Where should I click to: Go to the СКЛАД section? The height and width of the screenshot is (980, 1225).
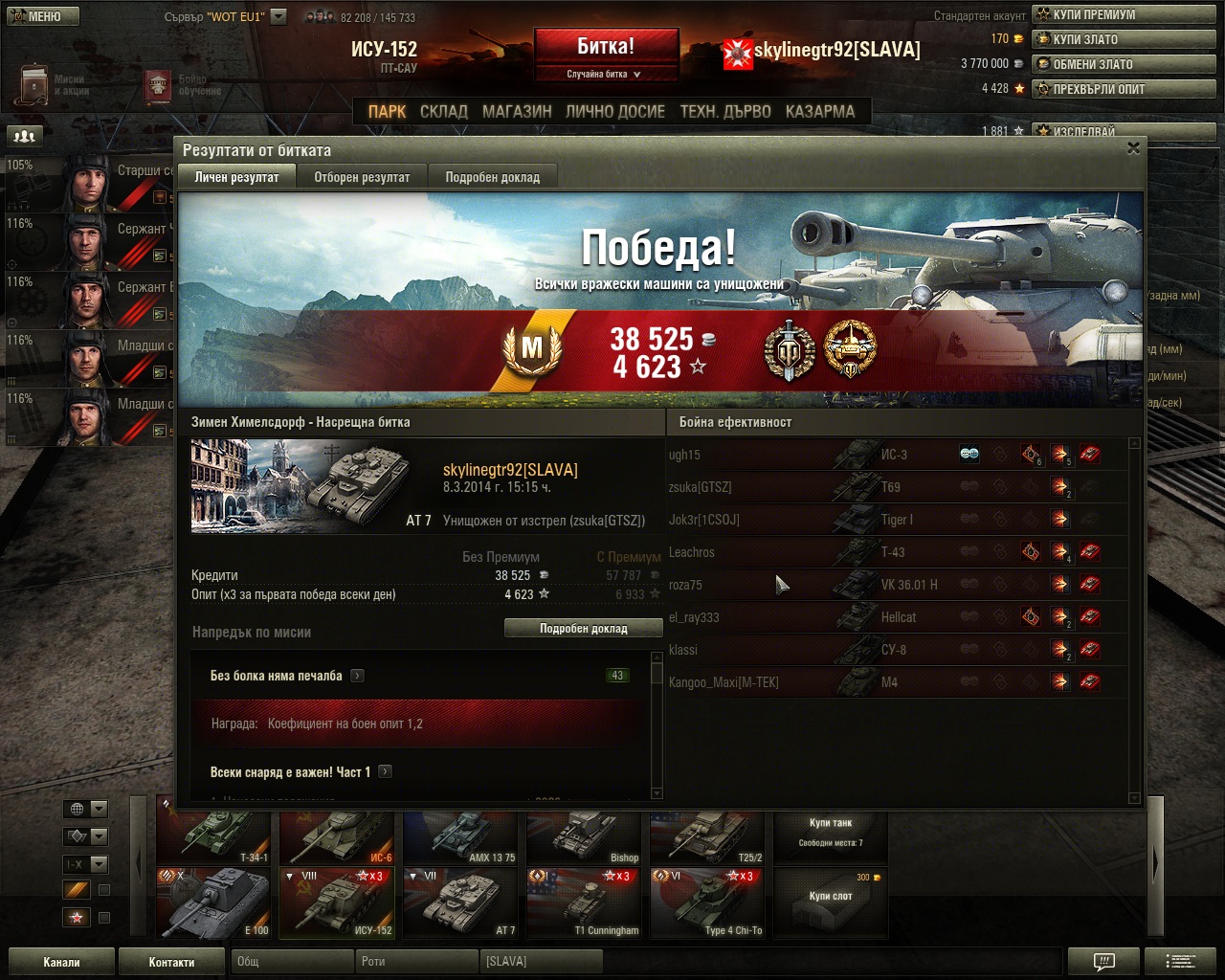point(444,111)
